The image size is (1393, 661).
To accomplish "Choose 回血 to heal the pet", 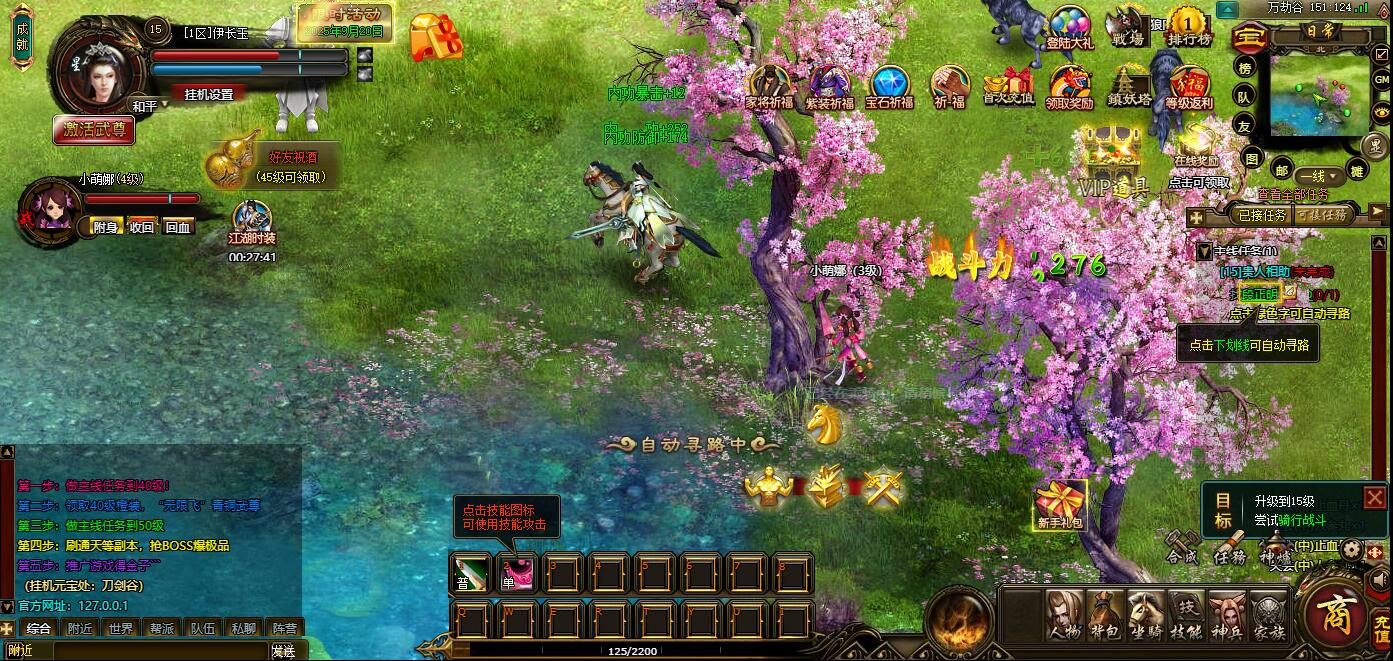I will click(178, 227).
